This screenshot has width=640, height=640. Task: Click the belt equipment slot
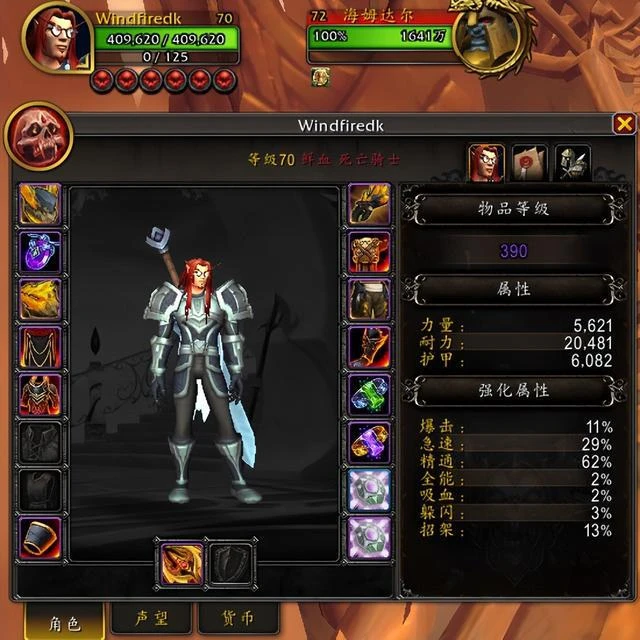point(368,252)
